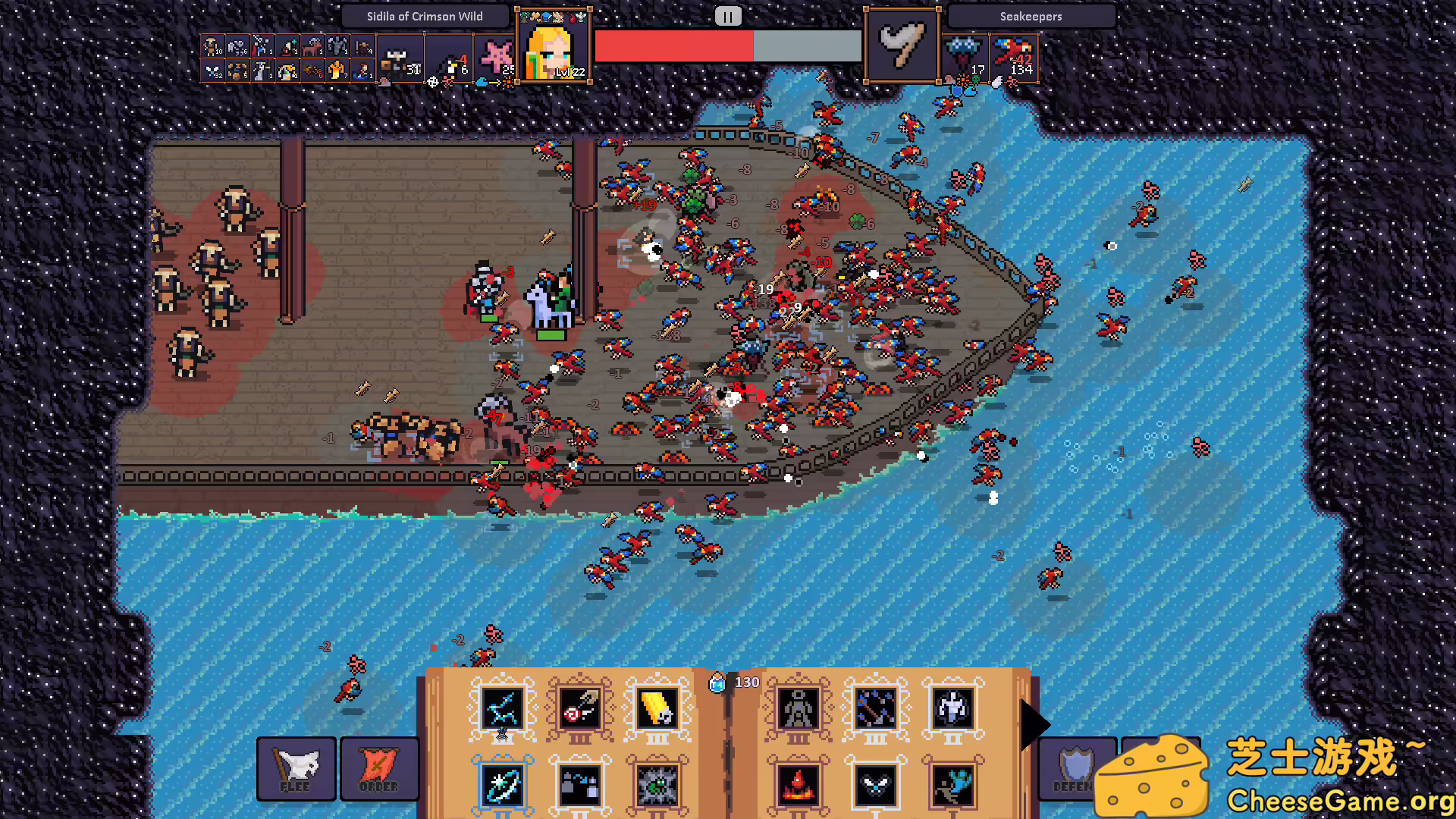Select the ghost ability icon

pos(955,711)
